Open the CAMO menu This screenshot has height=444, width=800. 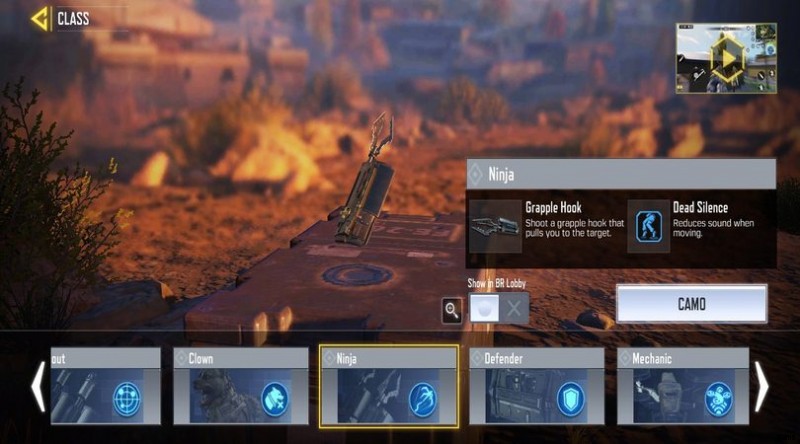691,304
